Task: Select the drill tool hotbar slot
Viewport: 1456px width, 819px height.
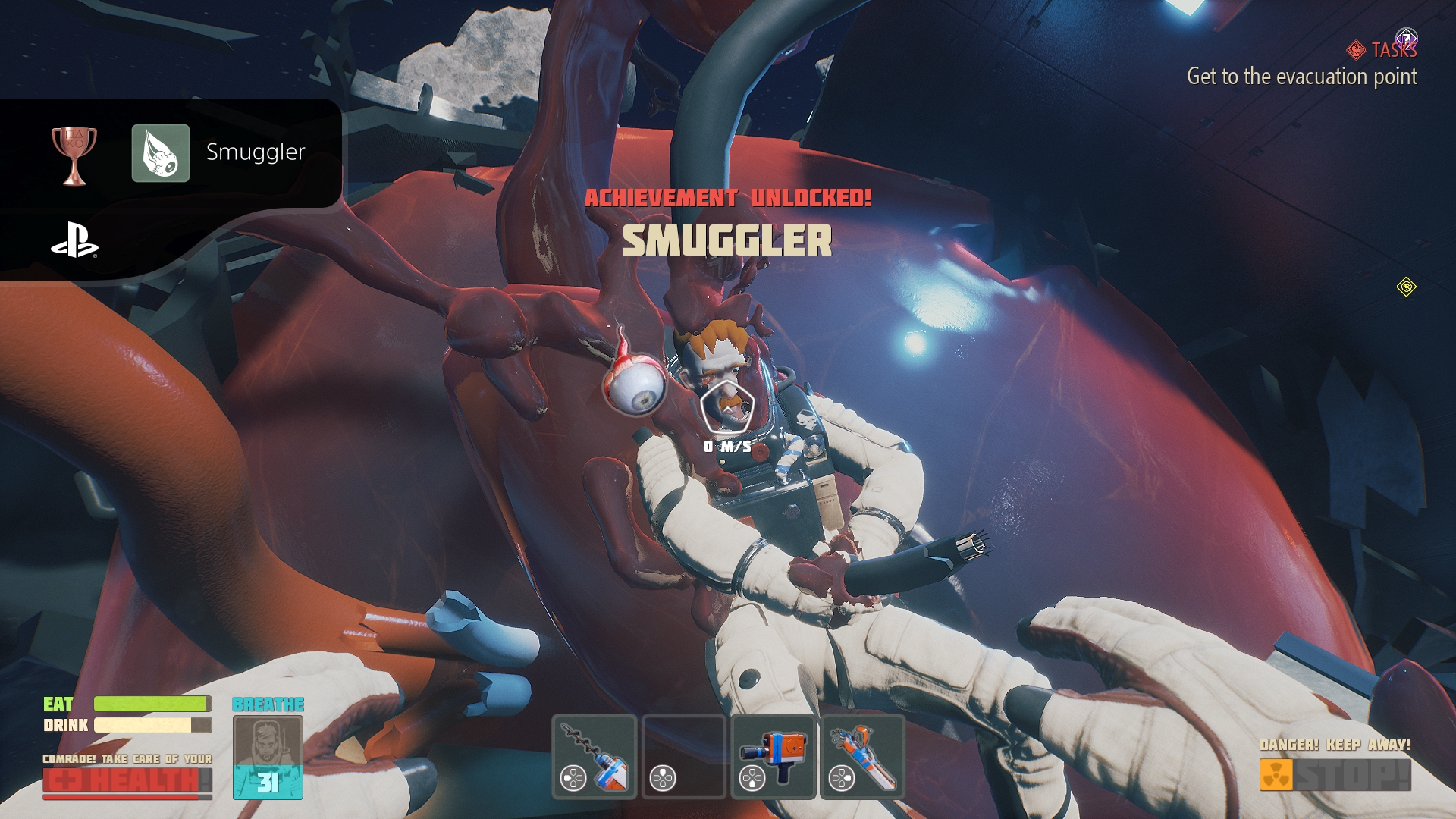Action: click(595, 756)
